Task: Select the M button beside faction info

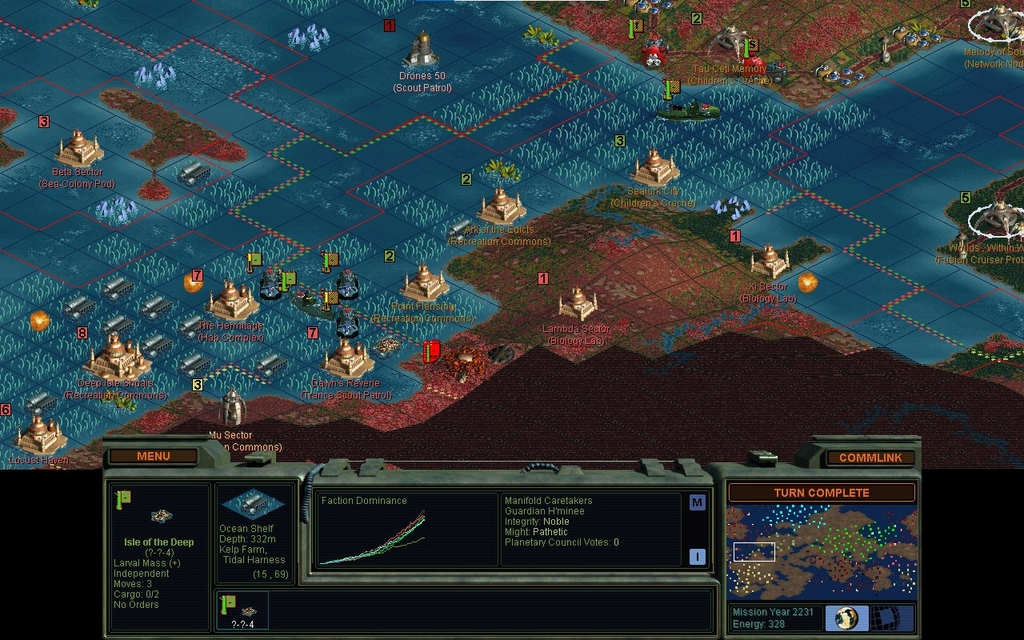Action: tap(697, 502)
